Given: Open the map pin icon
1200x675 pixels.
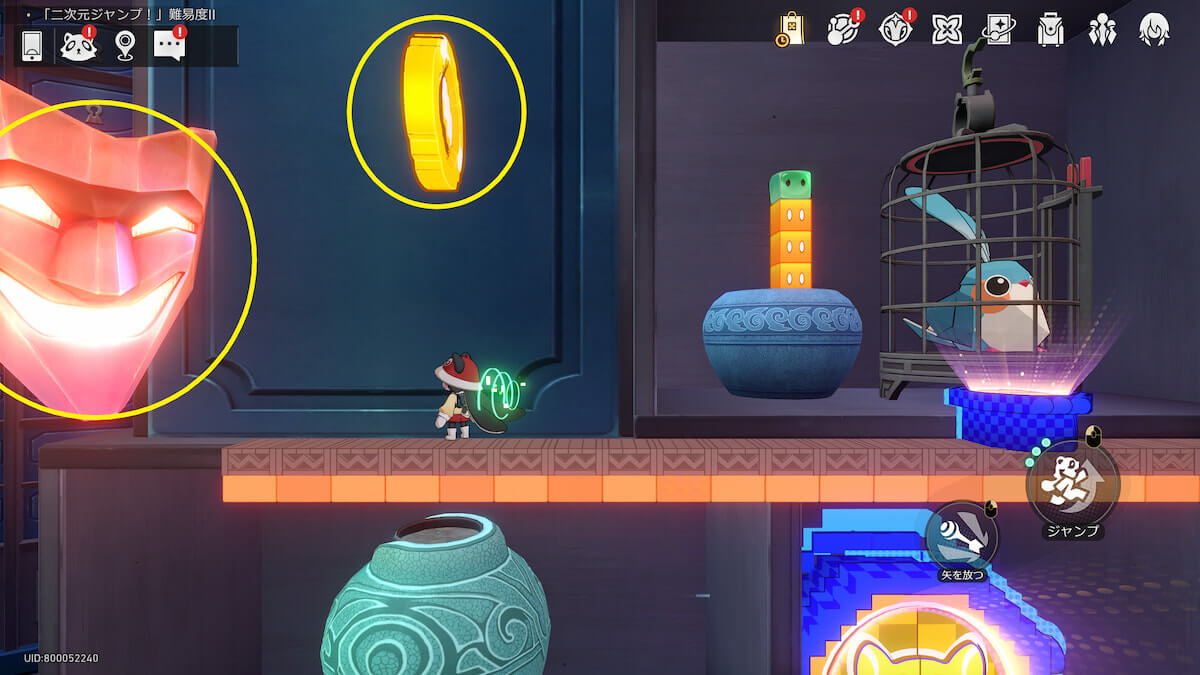Looking at the screenshot, I should click(x=124, y=46).
